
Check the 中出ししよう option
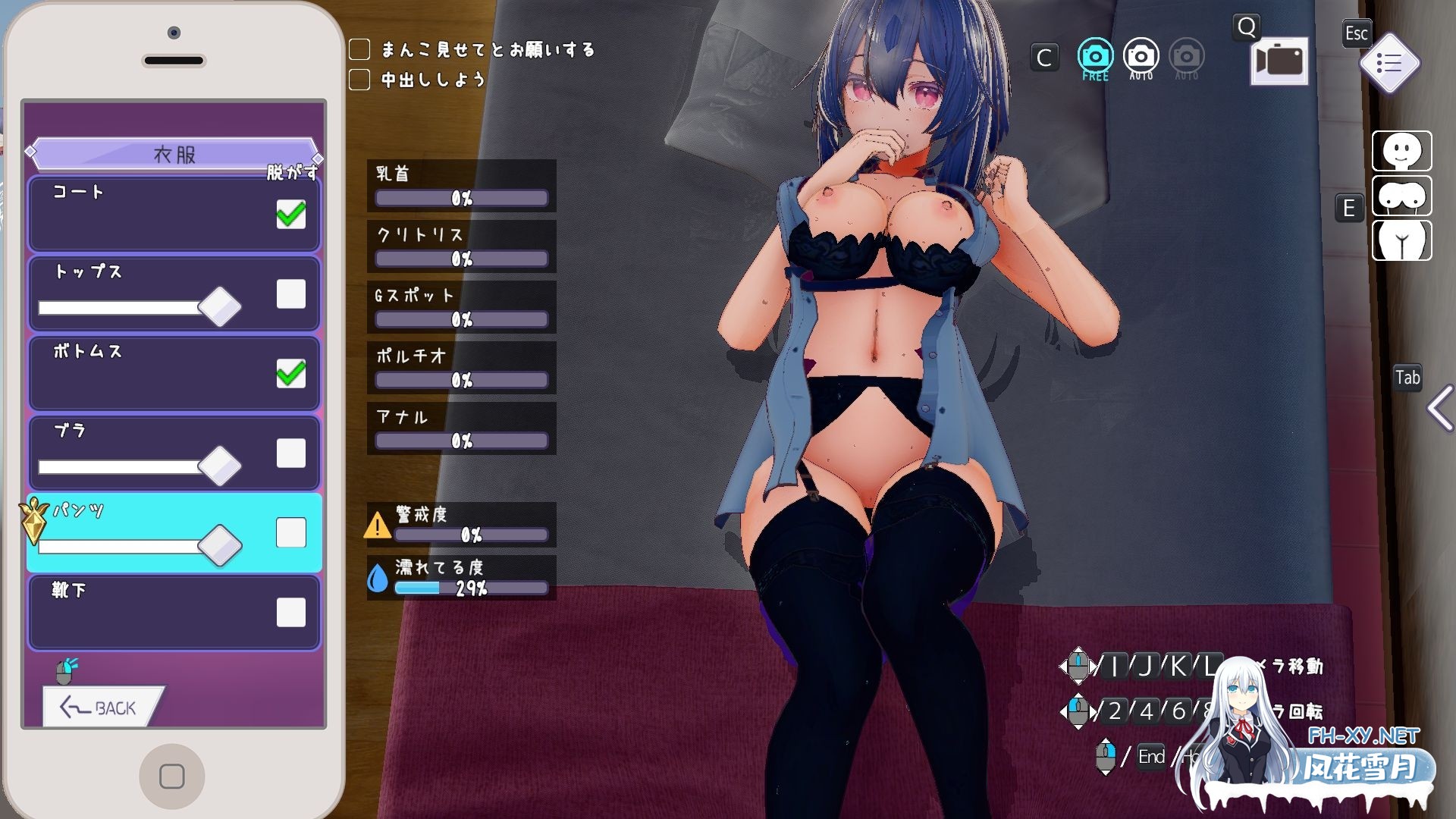359,78
